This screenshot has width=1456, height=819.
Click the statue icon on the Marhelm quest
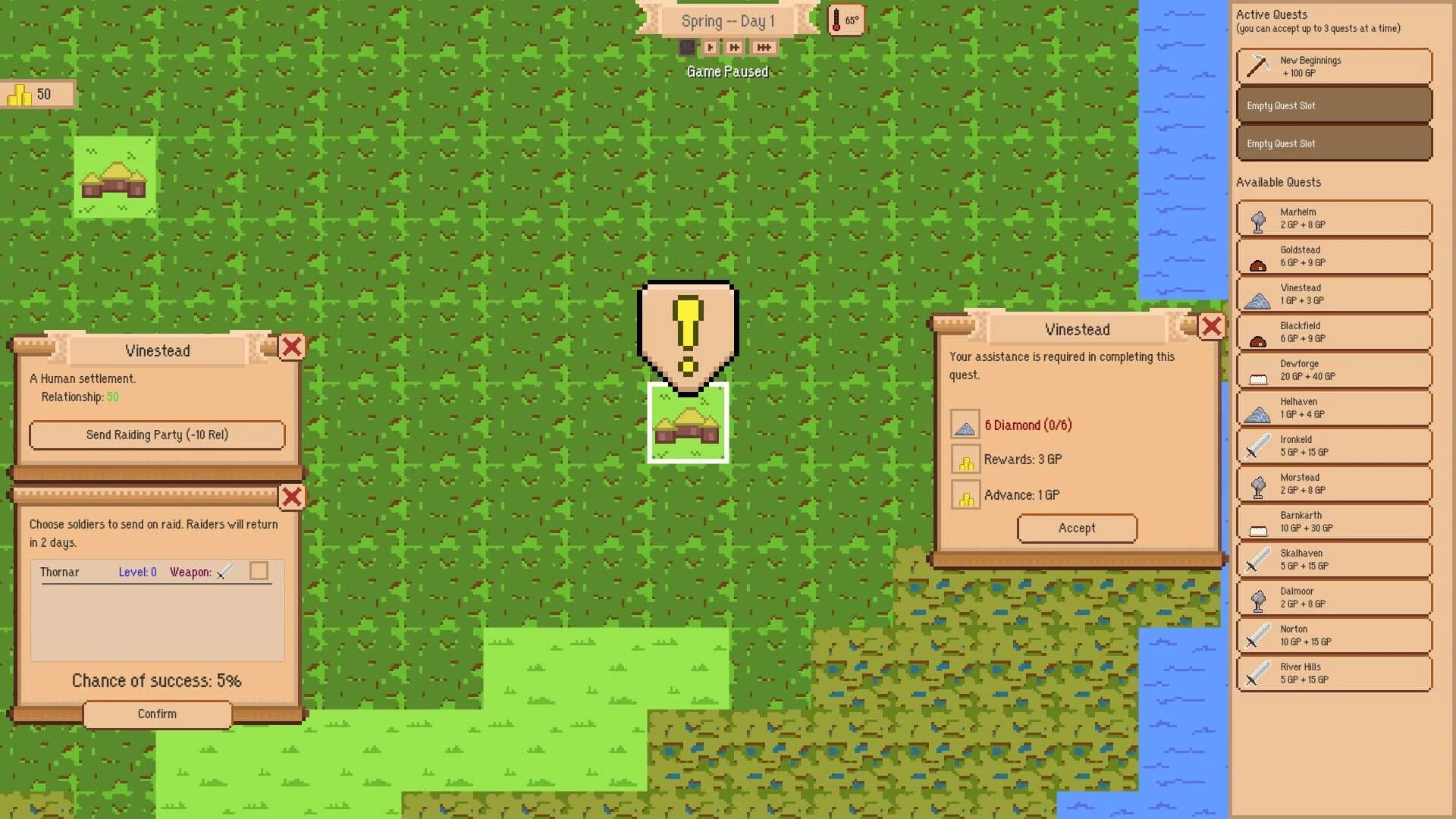tap(1257, 218)
